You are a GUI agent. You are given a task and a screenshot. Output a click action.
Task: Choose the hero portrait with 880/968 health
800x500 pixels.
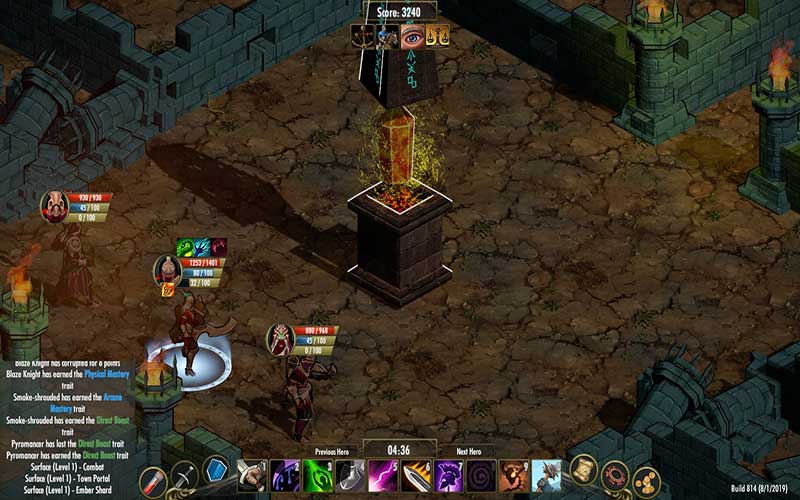tap(280, 340)
